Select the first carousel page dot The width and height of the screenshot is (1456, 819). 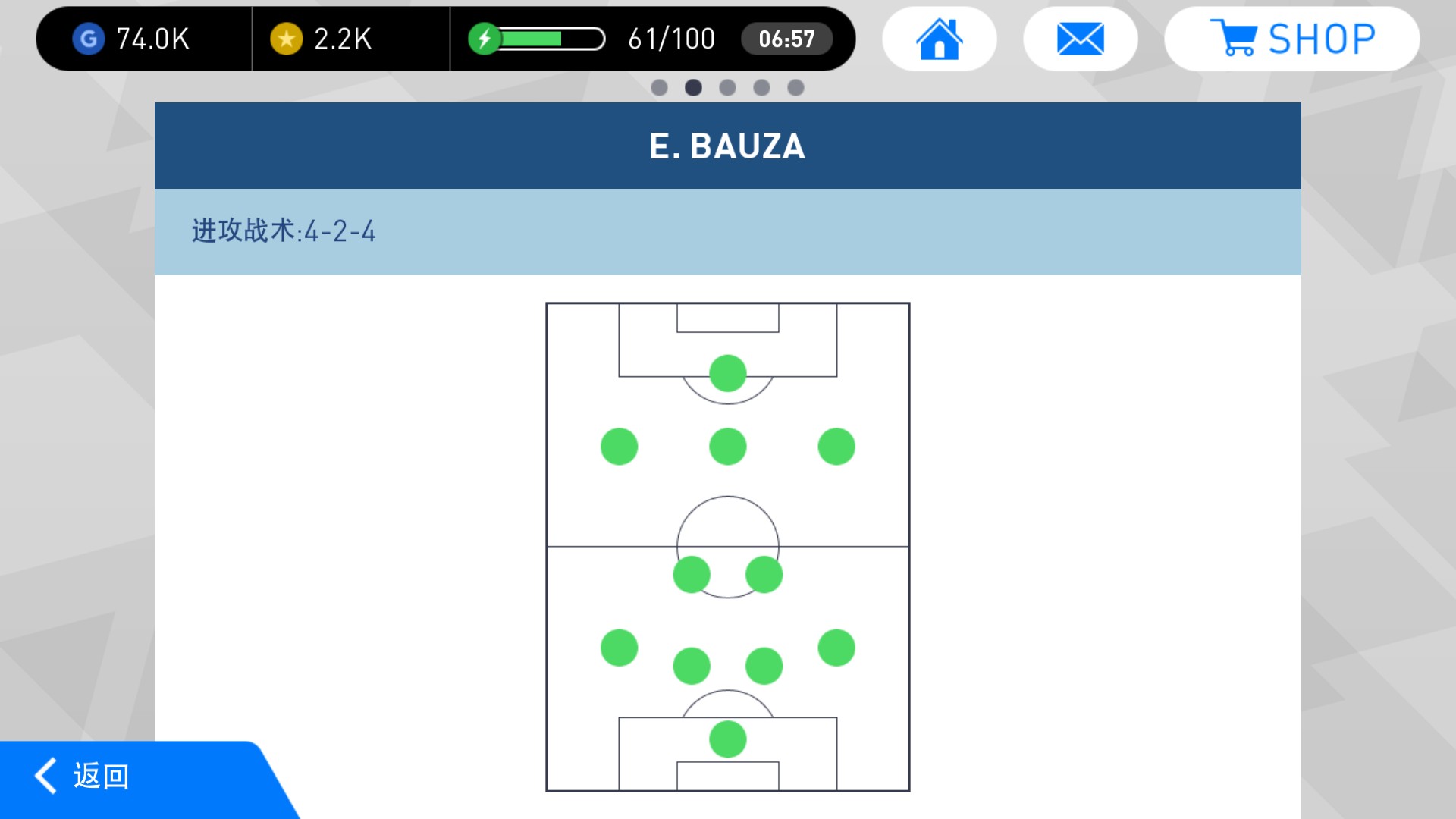[657, 87]
